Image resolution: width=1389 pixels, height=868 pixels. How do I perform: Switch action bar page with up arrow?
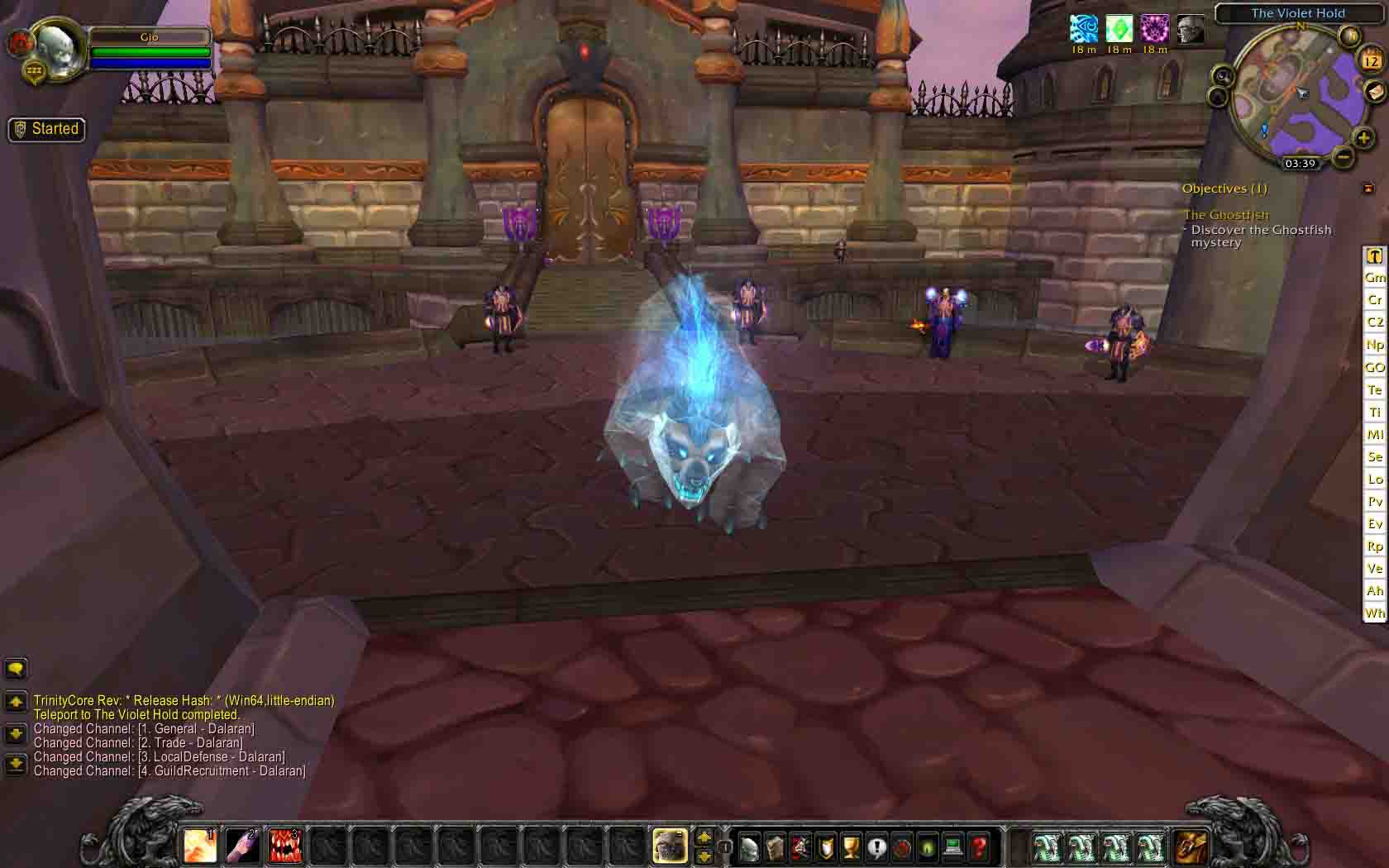pyautogui.click(x=704, y=837)
